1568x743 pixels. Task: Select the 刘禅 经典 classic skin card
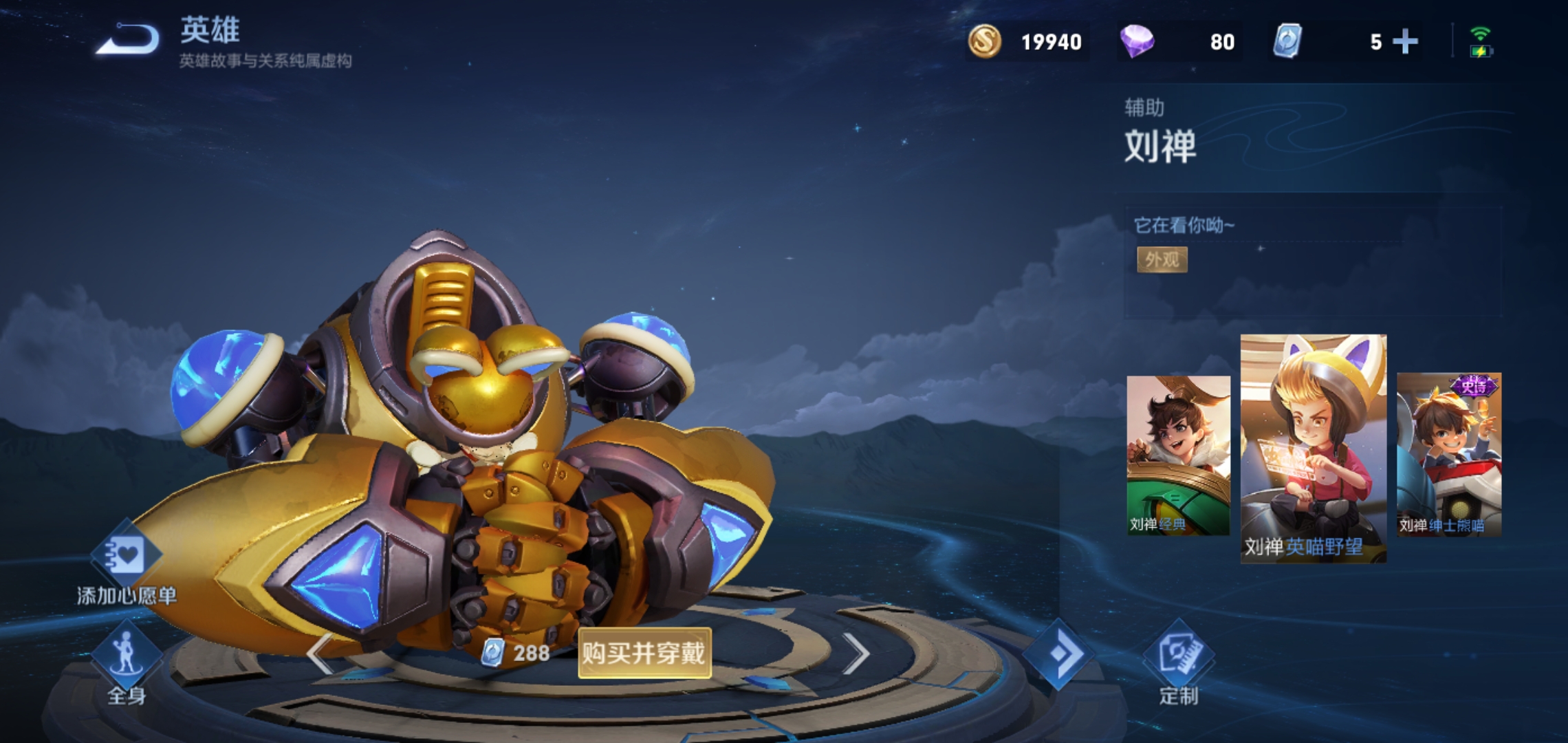[x=1177, y=455]
